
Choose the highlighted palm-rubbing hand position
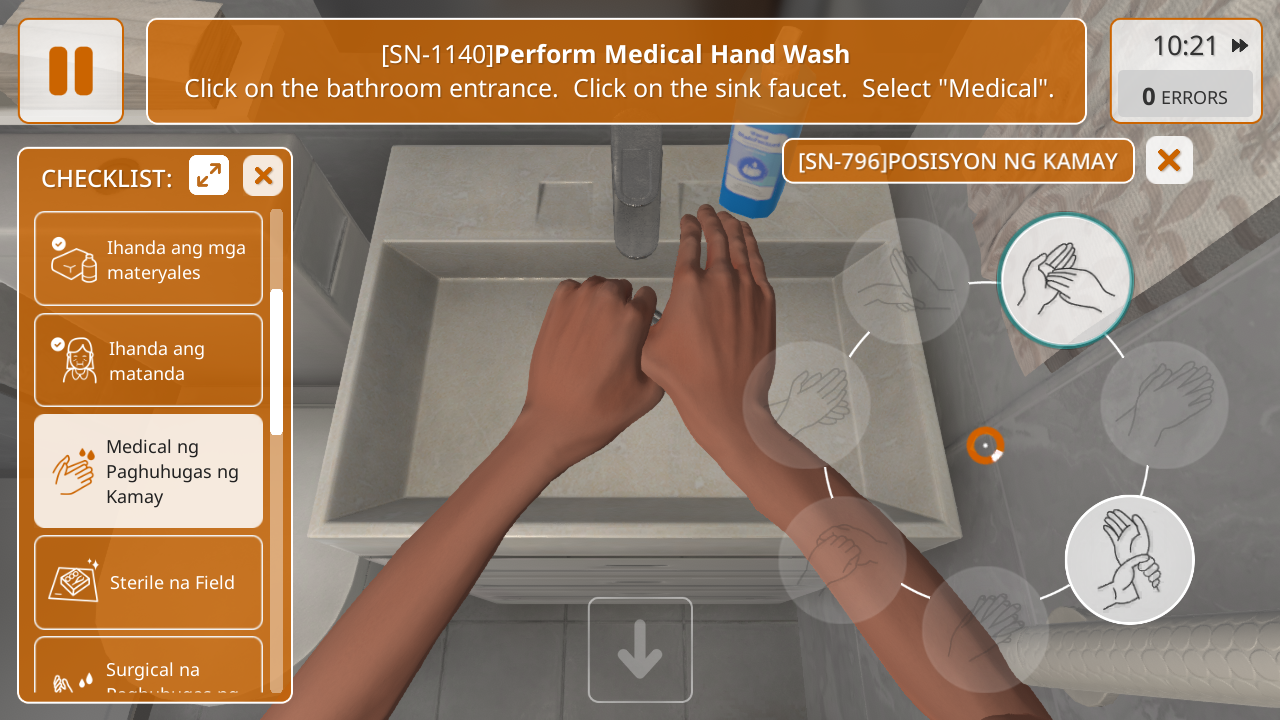[1065, 280]
